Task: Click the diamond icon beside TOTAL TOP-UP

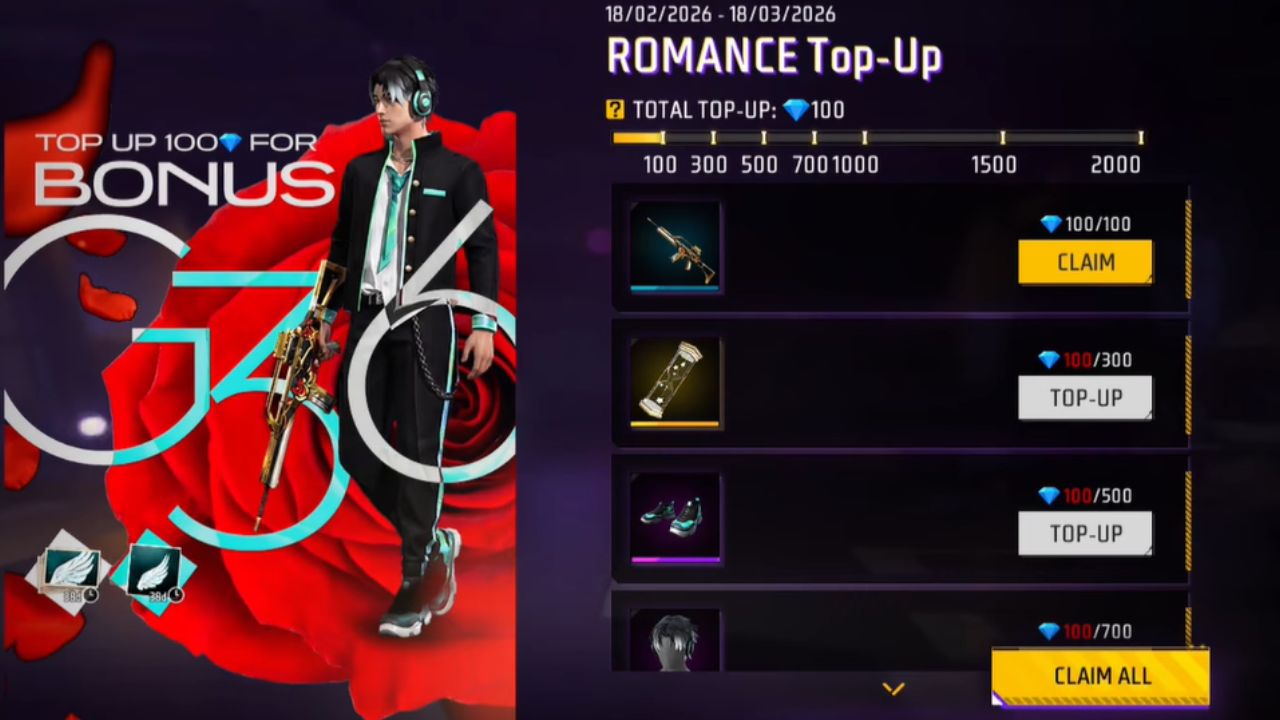Action: pyautogui.click(x=797, y=110)
